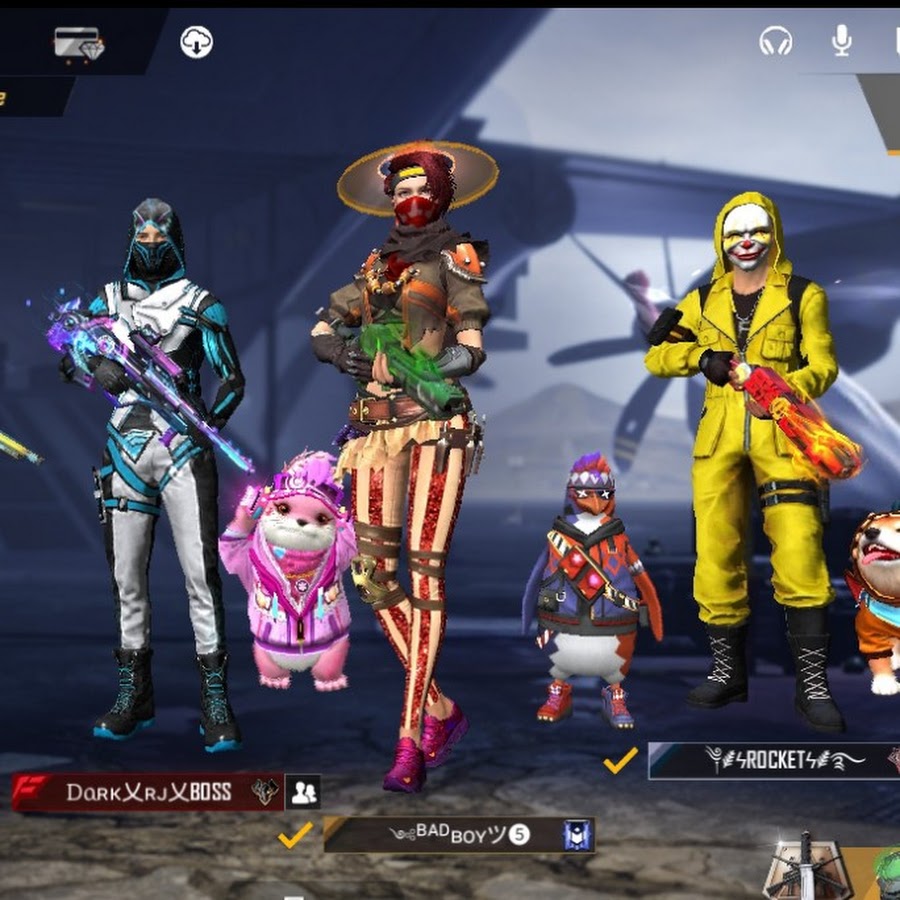
Task: Toggle the headphones voice speaker icon
Action: click(x=775, y=41)
